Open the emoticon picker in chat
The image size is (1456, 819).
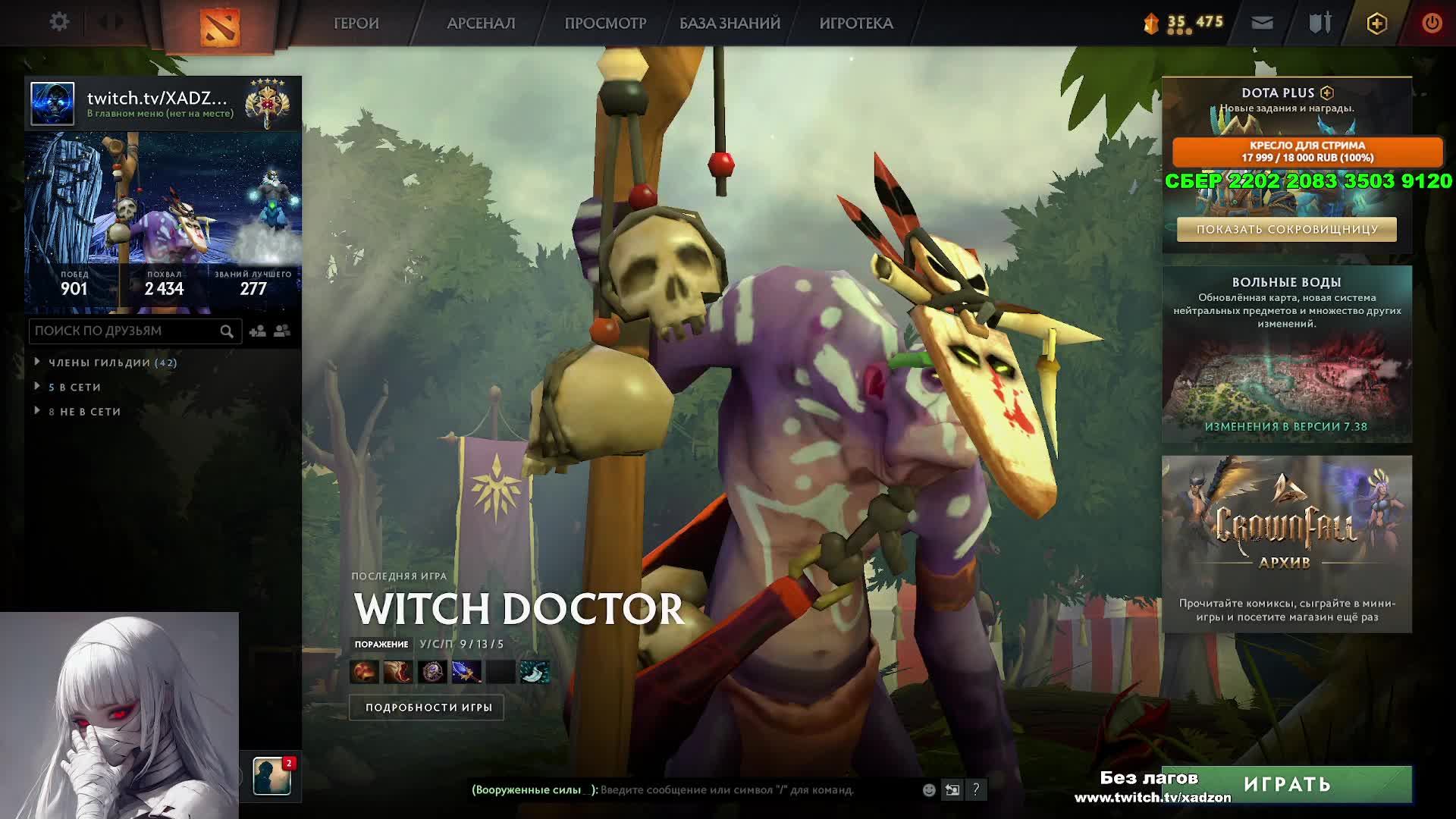coord(929,790)
